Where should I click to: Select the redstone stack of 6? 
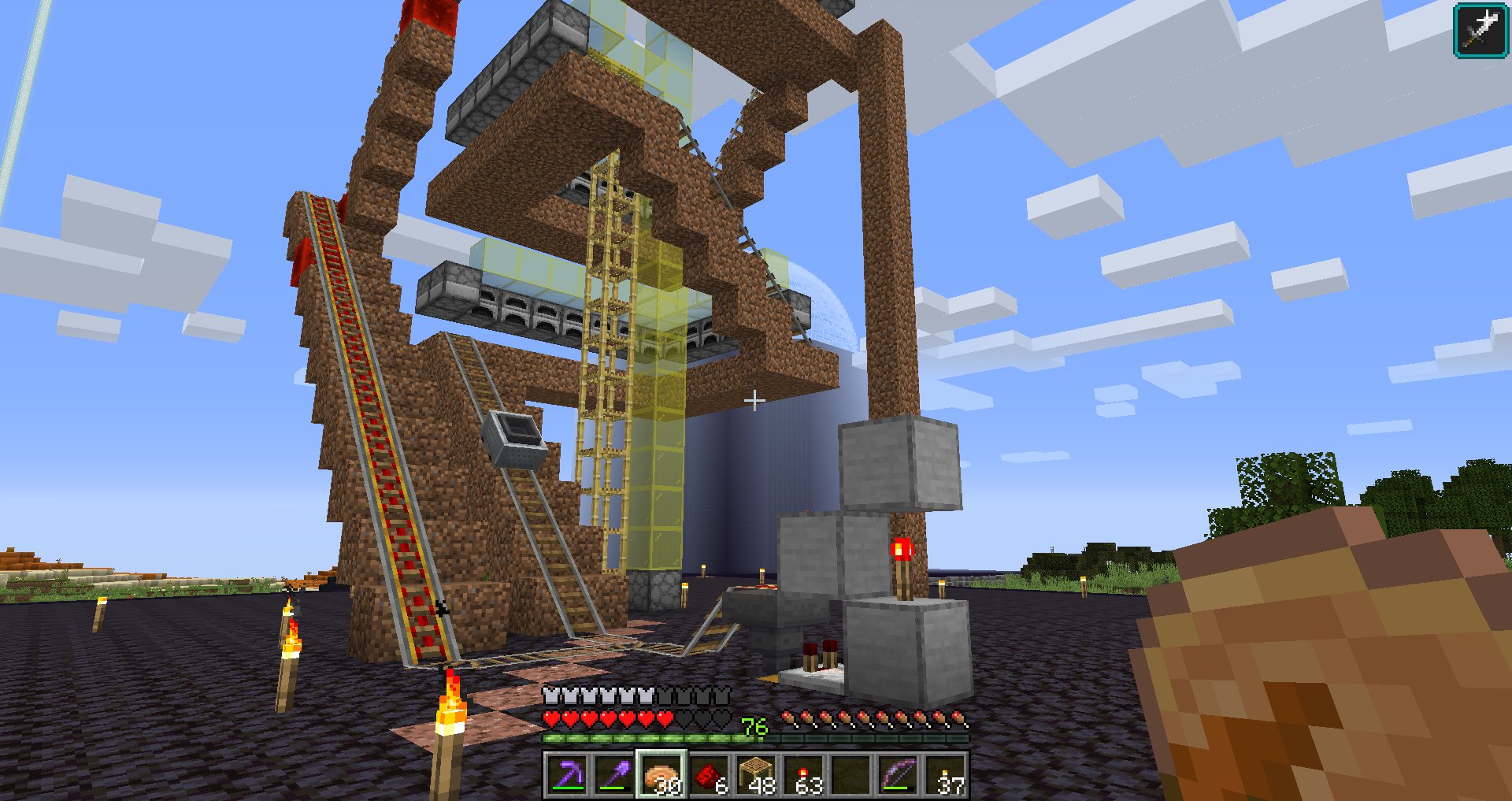[x=709, y=776]
